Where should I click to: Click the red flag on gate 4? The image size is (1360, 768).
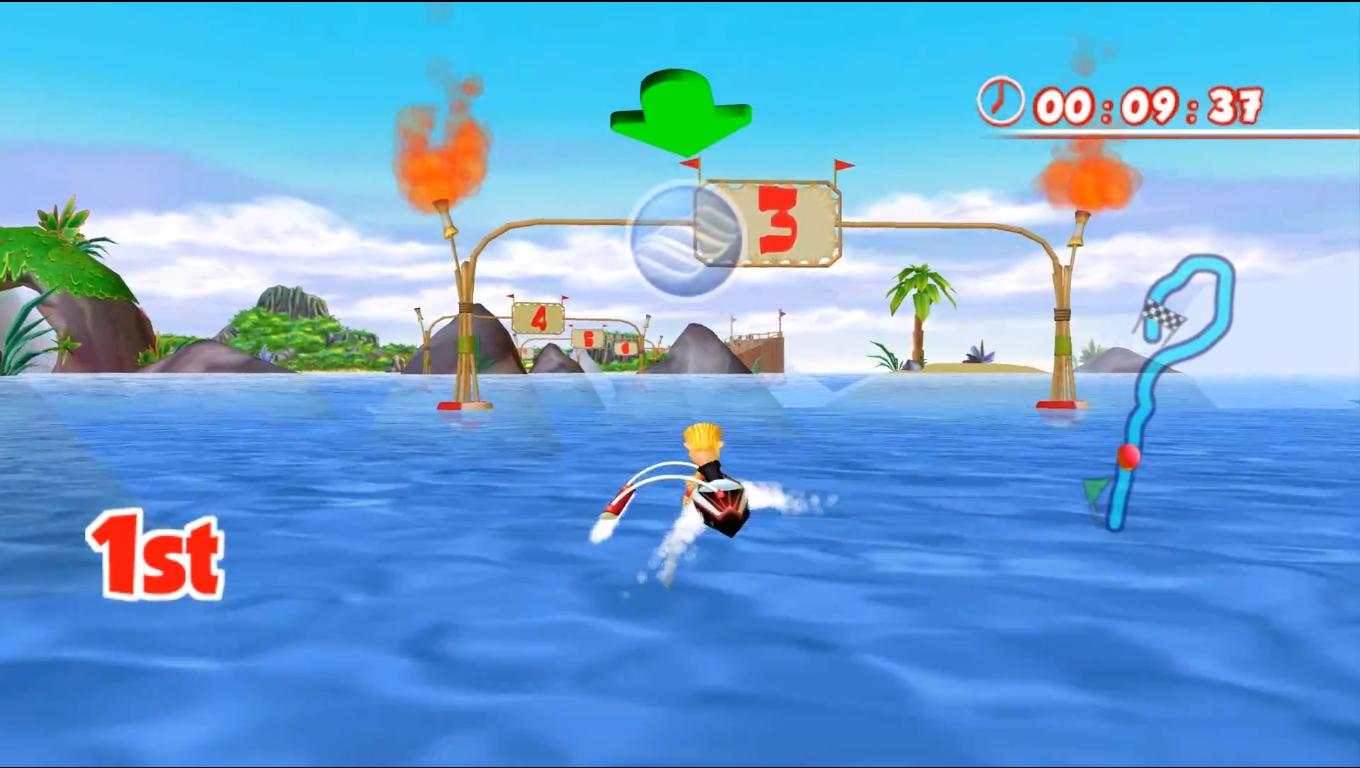pos(512,296)
